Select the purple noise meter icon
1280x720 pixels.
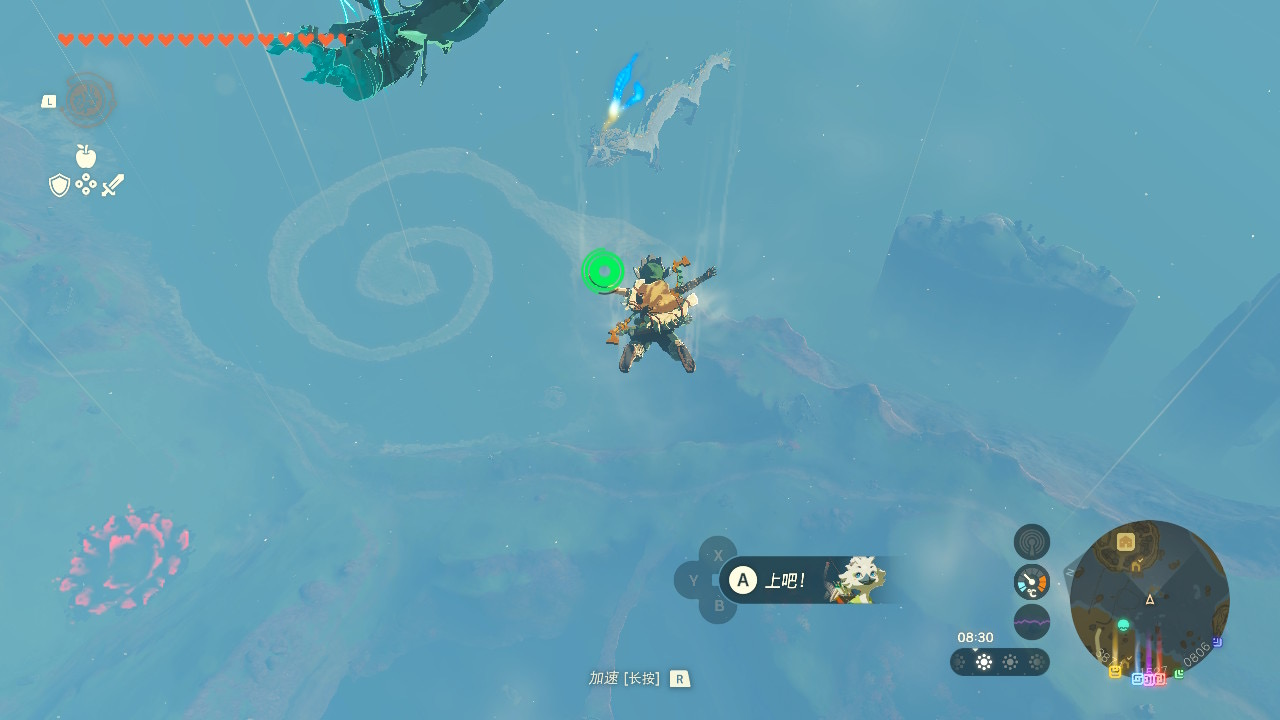(1032, 622)
